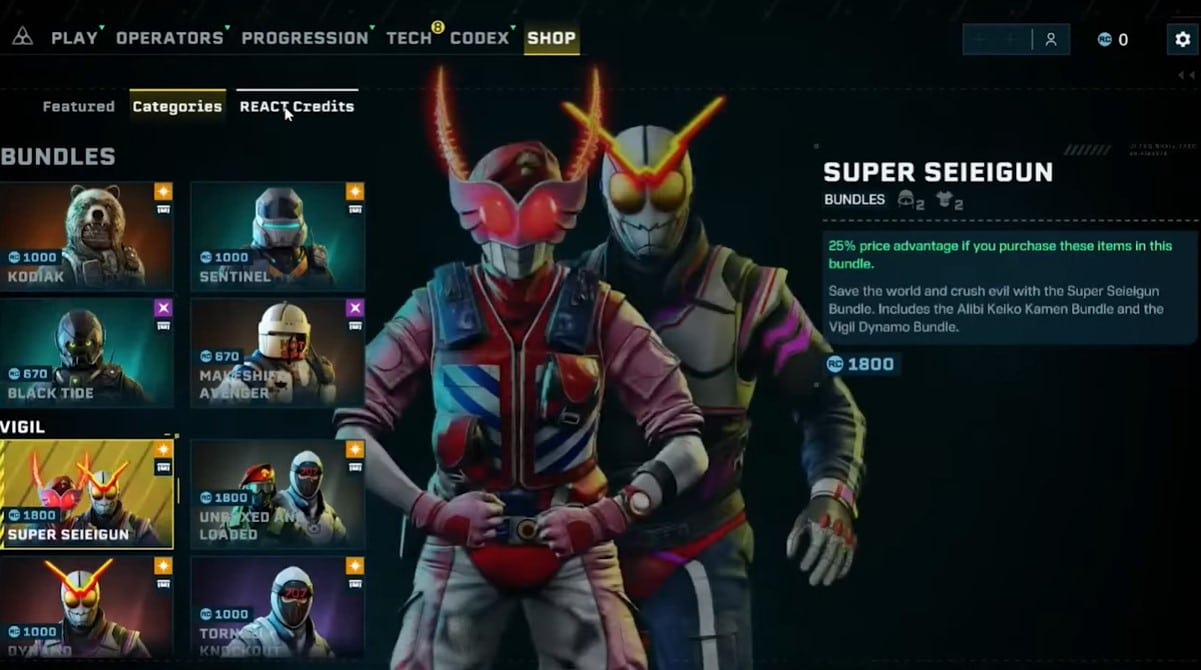
Task: View the Black Tide bundle
Action: click(x=86, y=352)
